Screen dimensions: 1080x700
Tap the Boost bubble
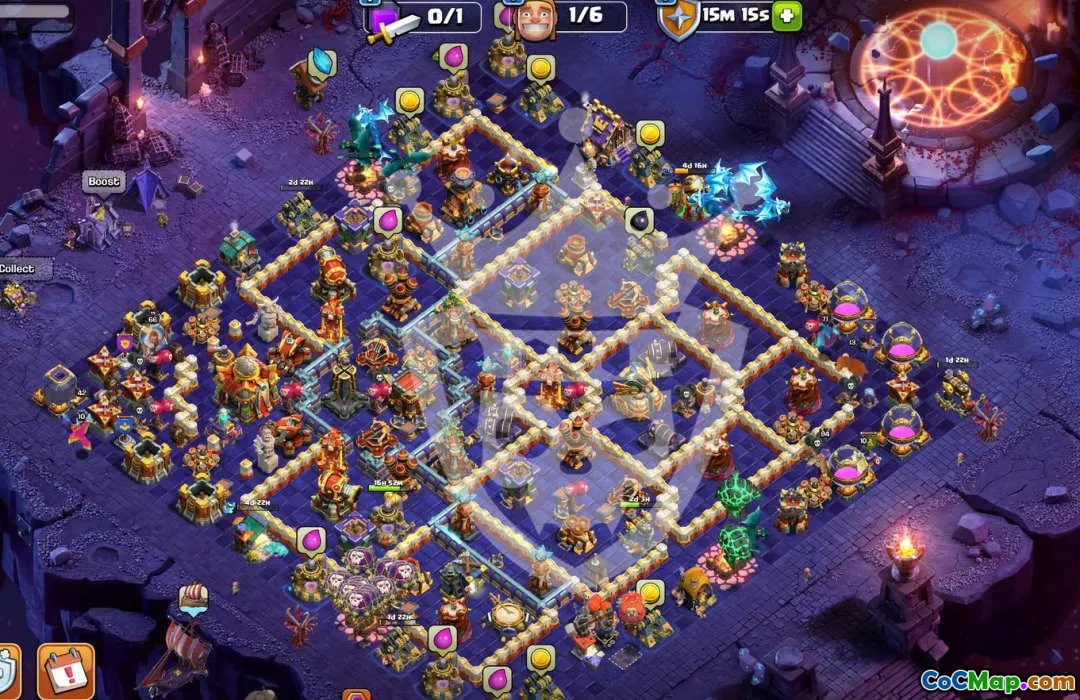pos(103,182)
